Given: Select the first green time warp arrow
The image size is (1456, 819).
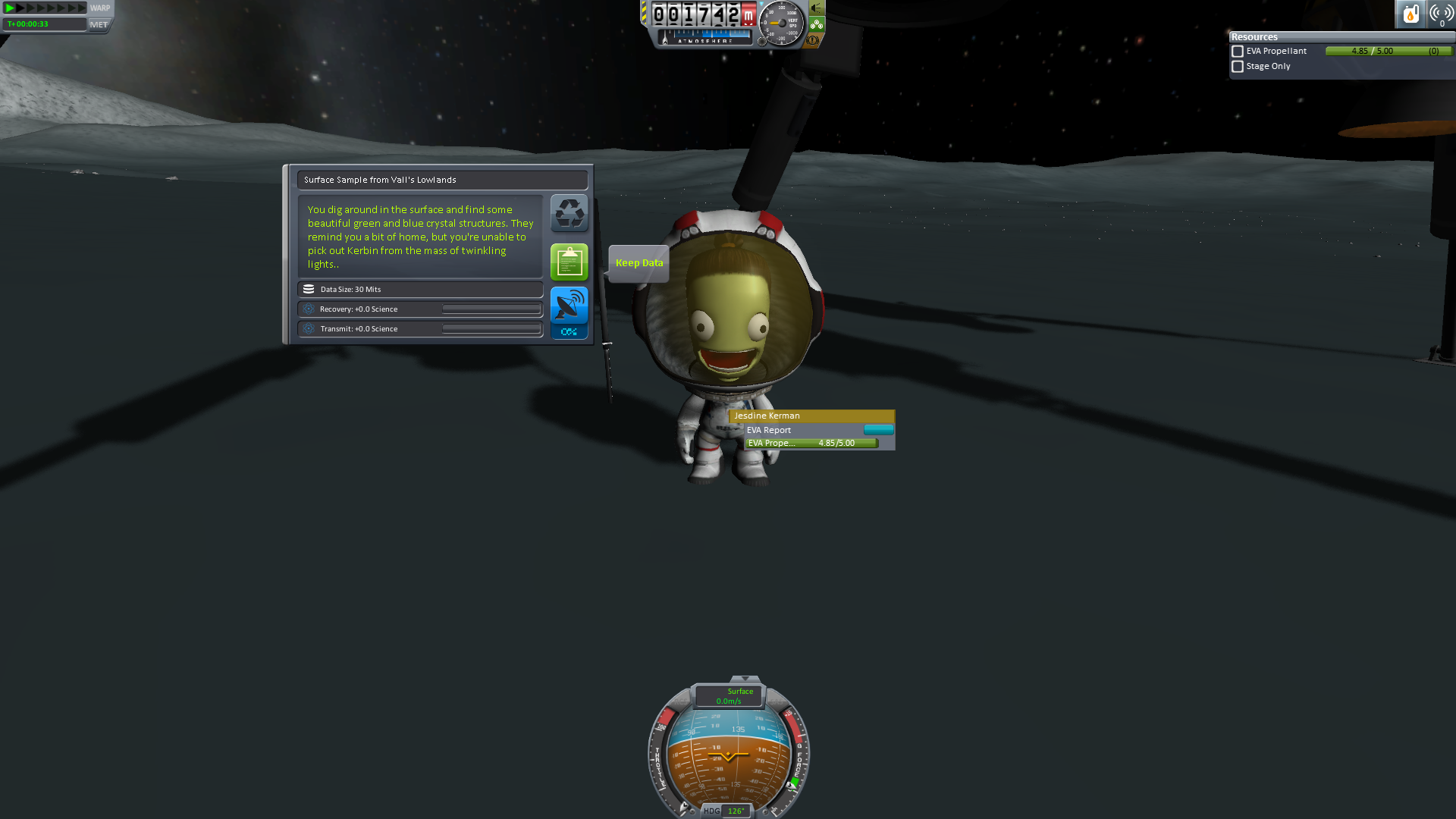Looking at the screenshot, I should click(11, 8).
